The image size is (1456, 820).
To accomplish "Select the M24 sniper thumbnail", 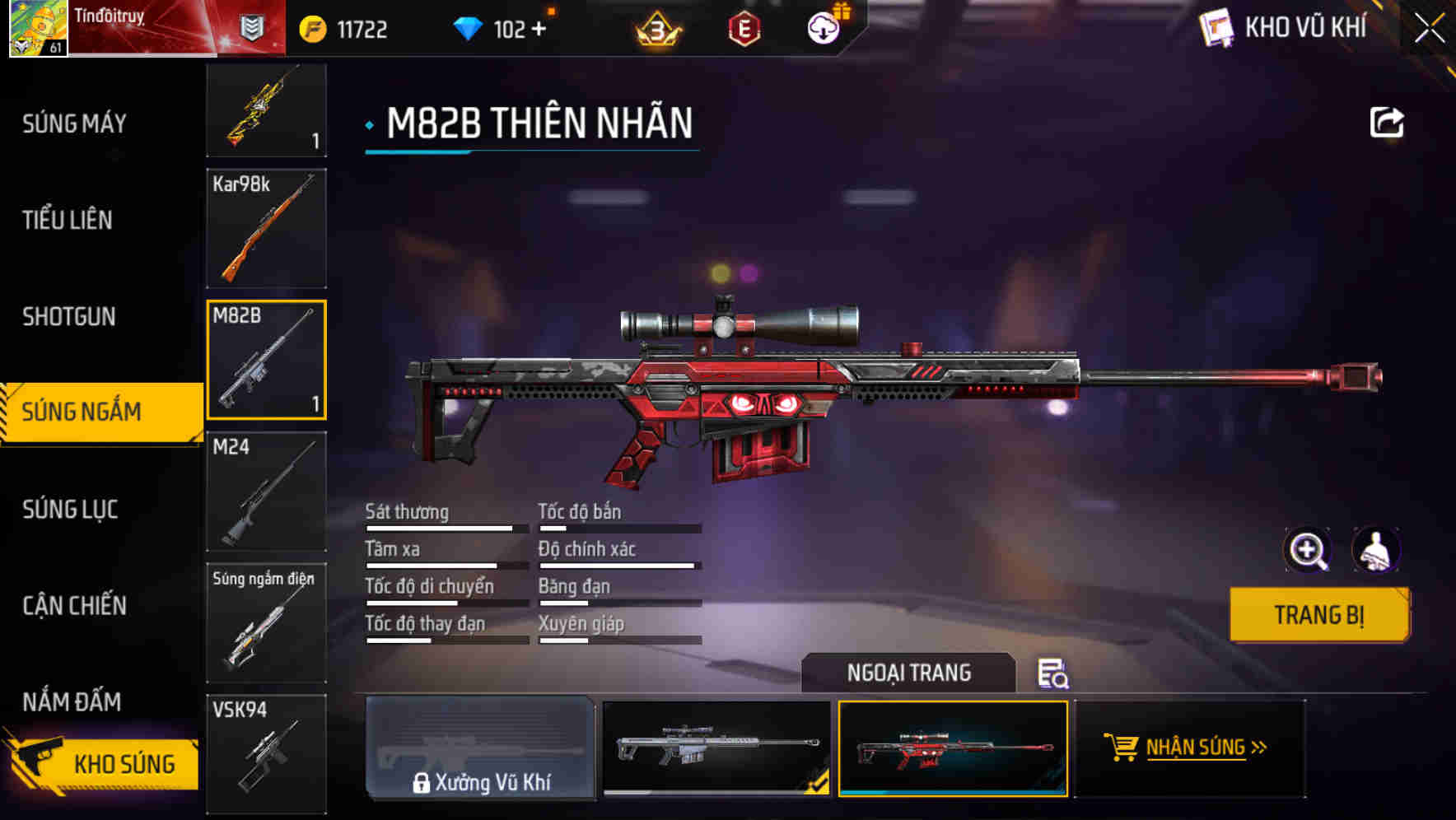I will tap(265, 492).
